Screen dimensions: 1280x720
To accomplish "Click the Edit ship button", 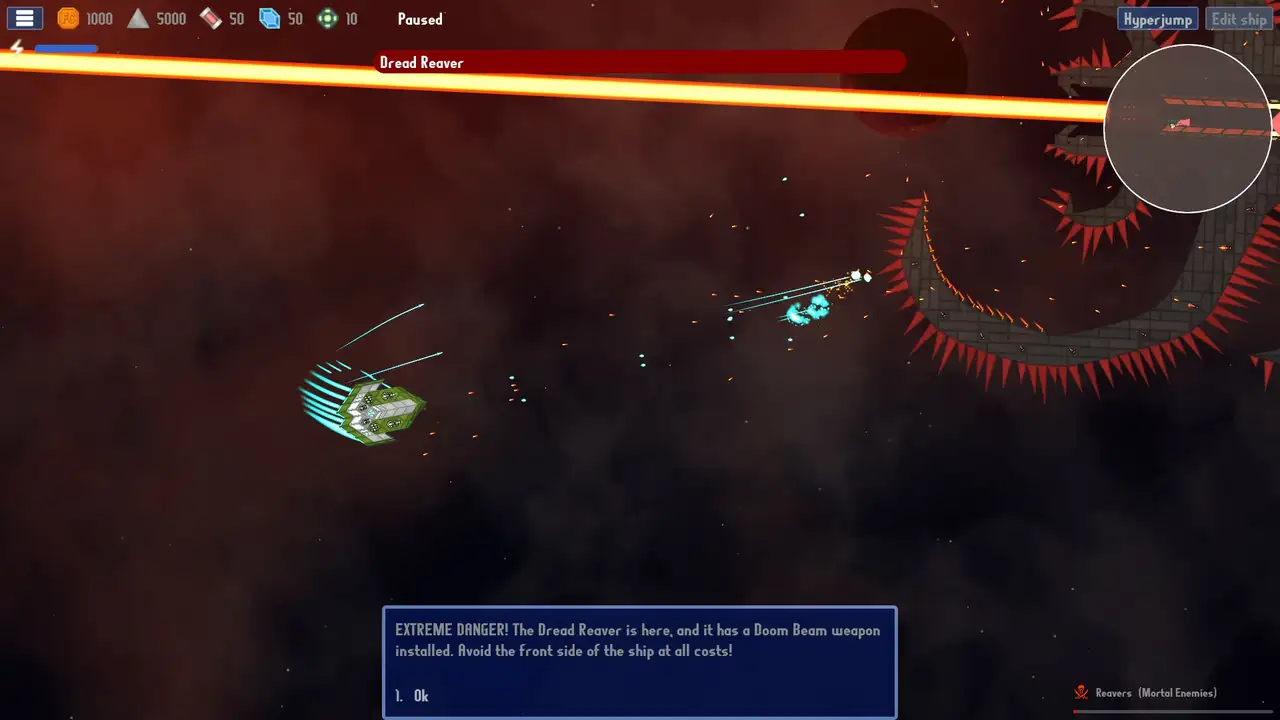I will (x=1239, y=19).
